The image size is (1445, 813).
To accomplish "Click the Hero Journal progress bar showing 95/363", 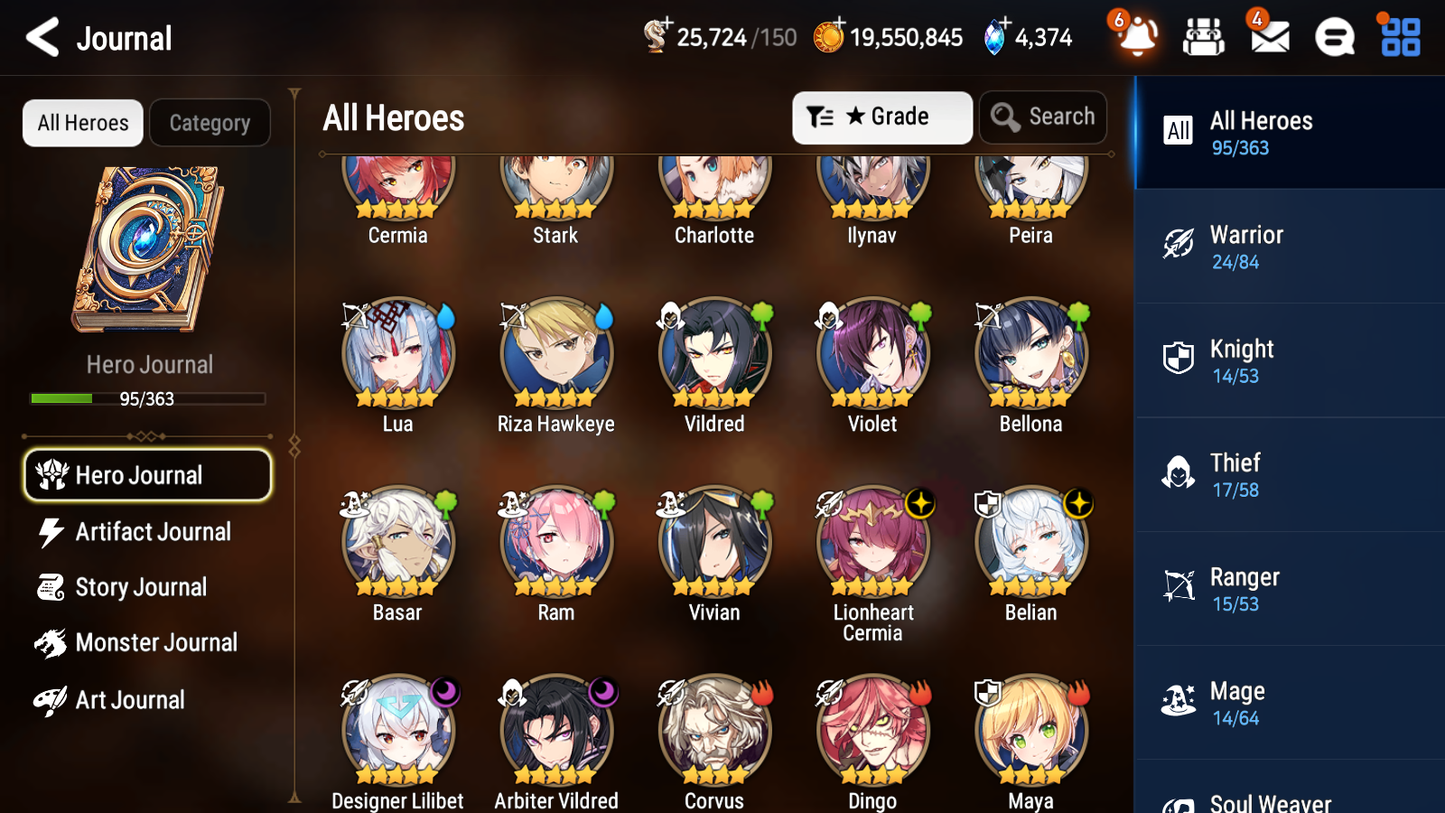I will coord(149,398).
